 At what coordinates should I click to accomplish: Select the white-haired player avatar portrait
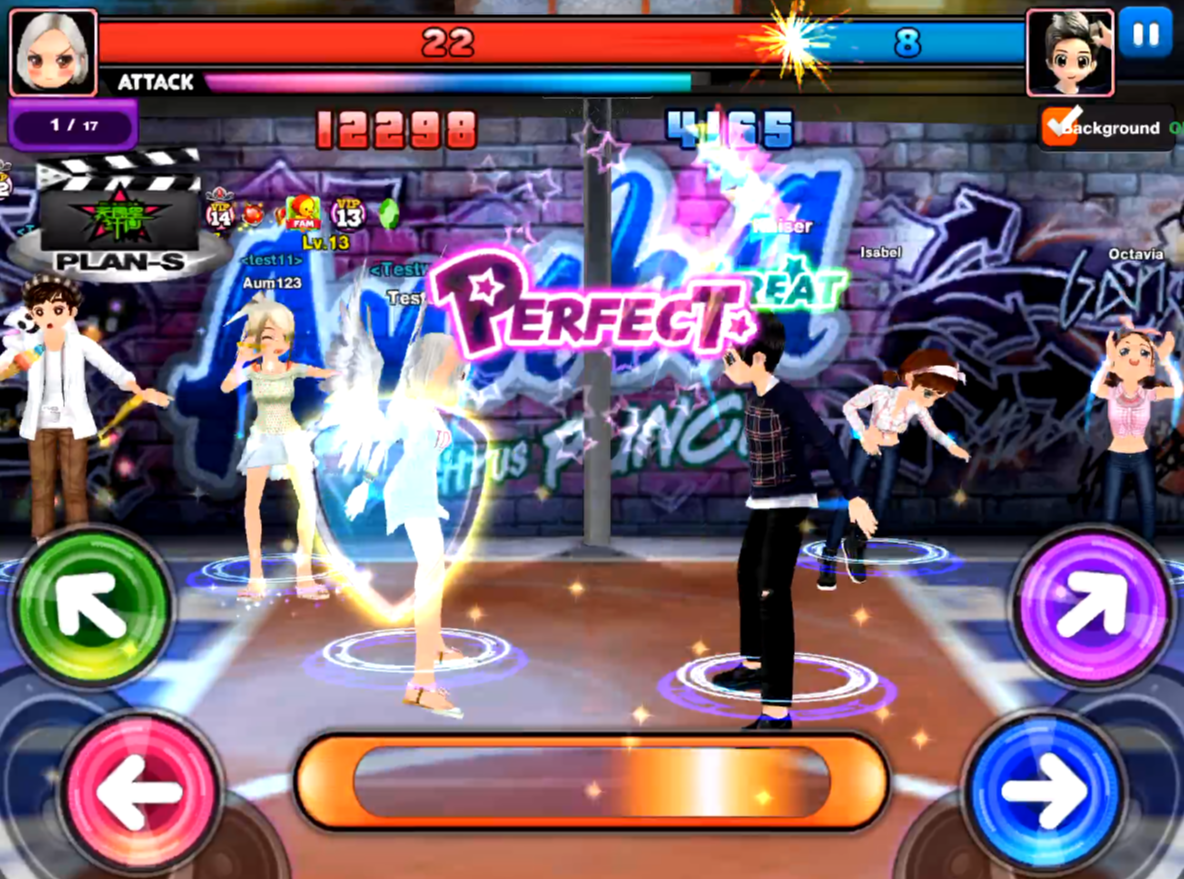pyautogui.click(x=53, y=51)
